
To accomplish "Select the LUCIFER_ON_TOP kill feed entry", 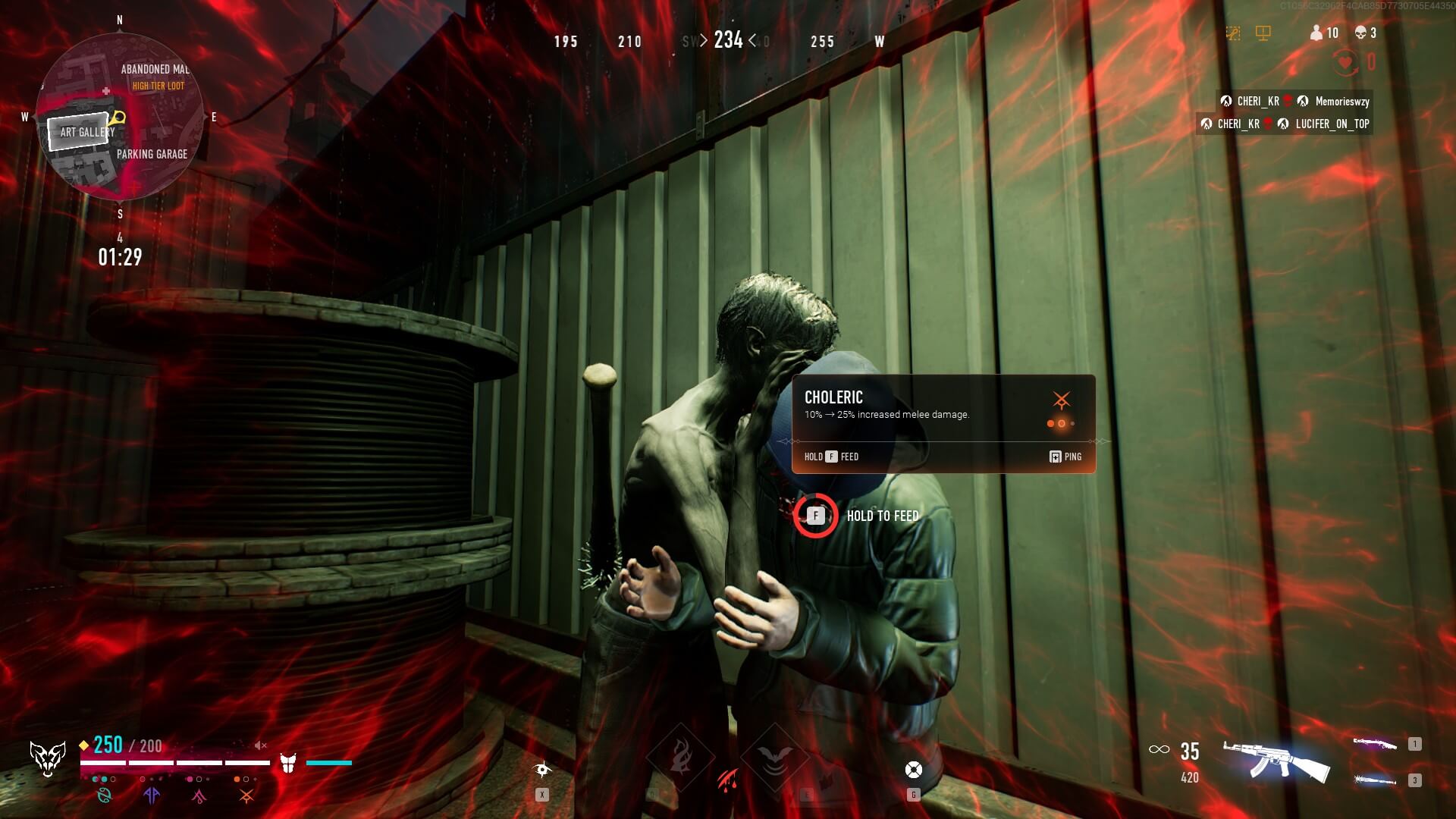I will [x=1285, y=124].
